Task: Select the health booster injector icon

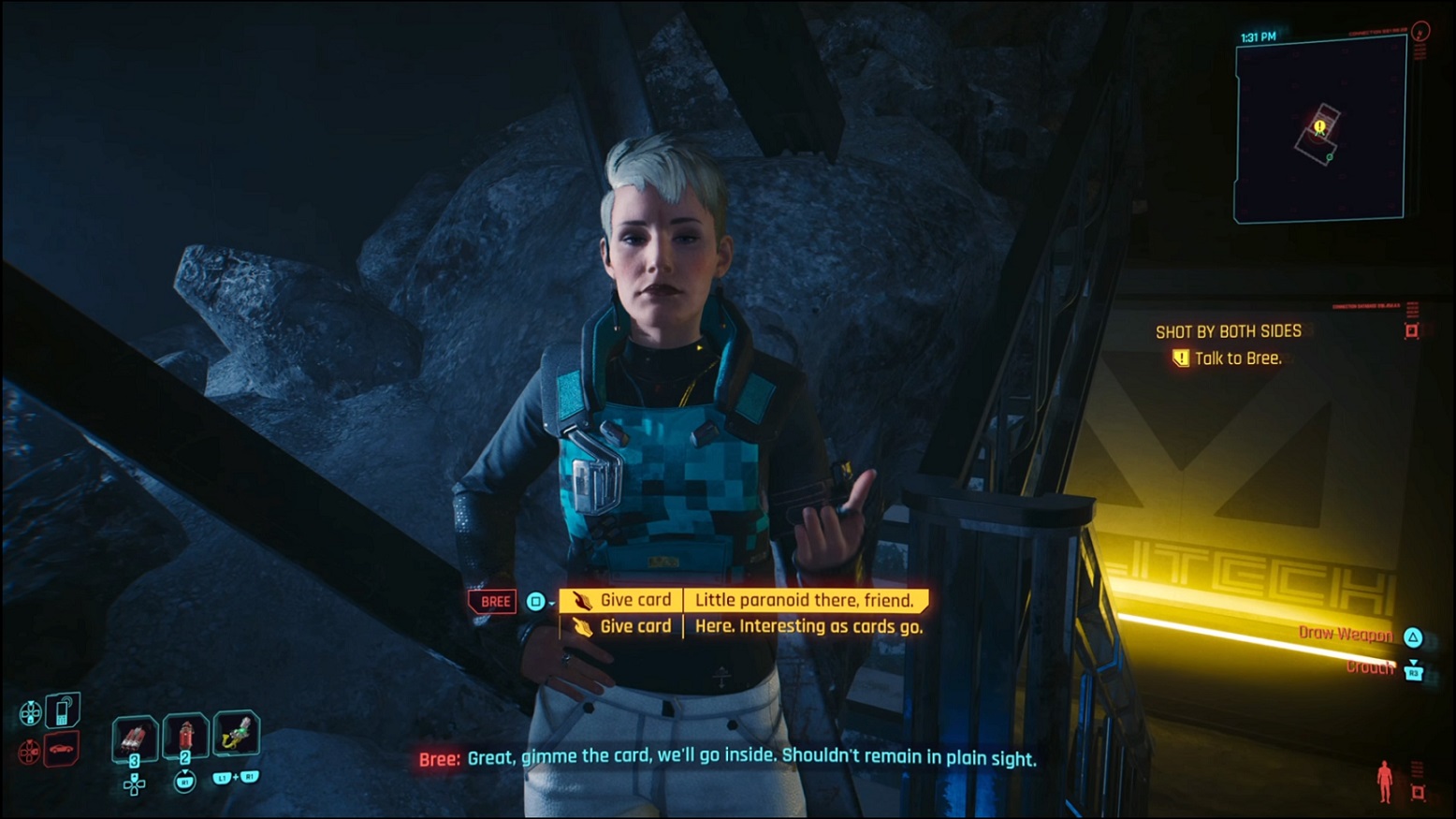Action: coord(184,736)
